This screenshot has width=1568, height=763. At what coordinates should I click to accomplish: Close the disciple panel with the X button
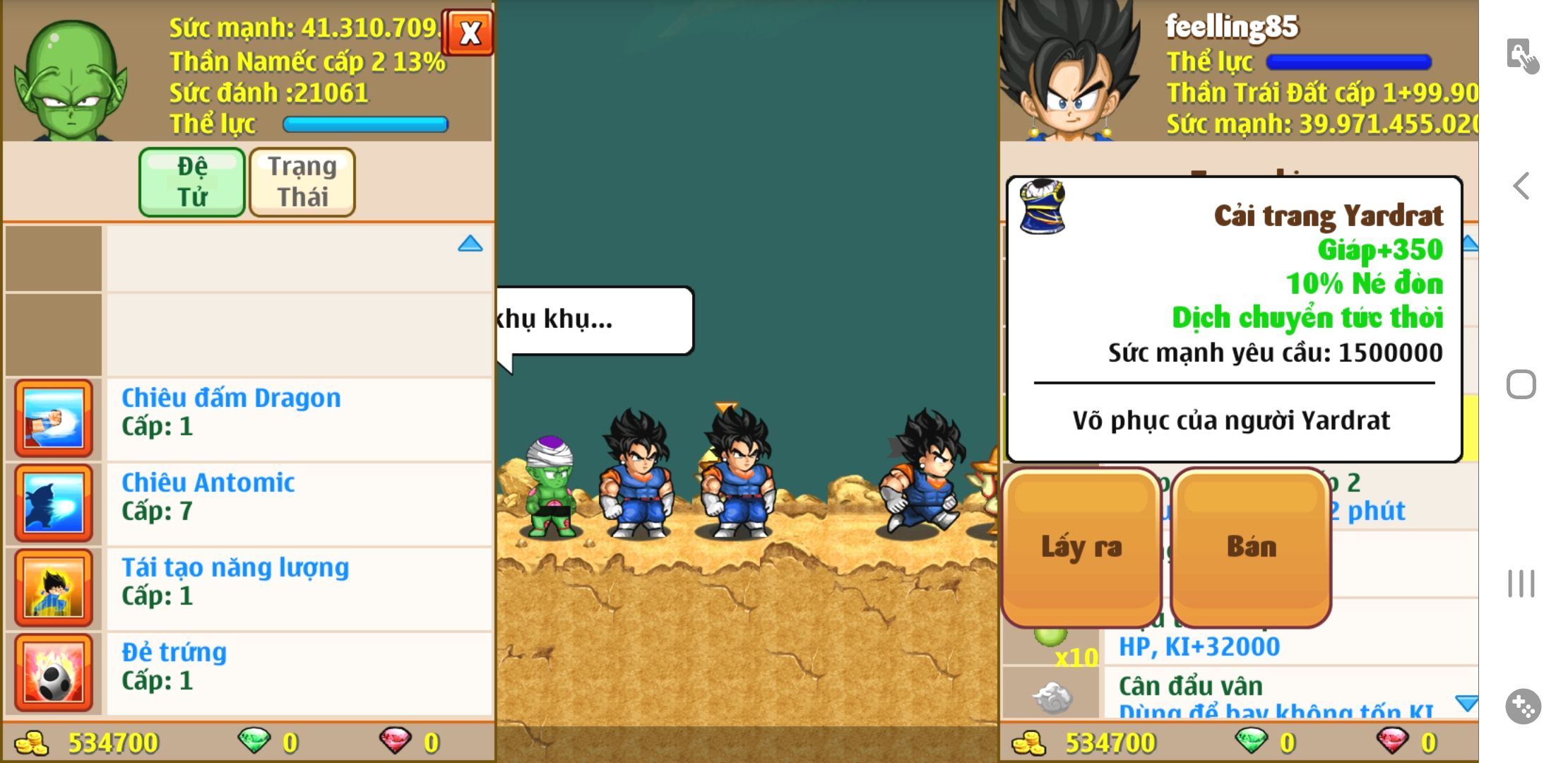pyautogui.click(x=469, y=32)
